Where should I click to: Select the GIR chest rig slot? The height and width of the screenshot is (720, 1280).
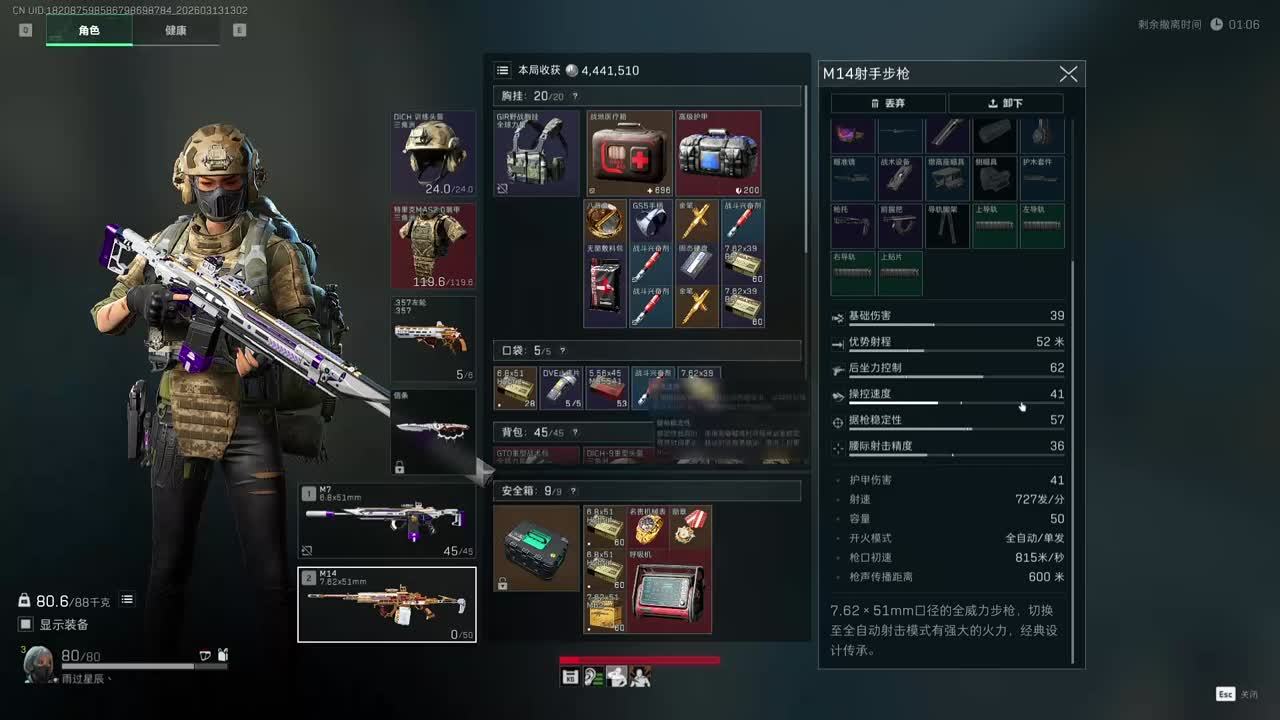536,153
